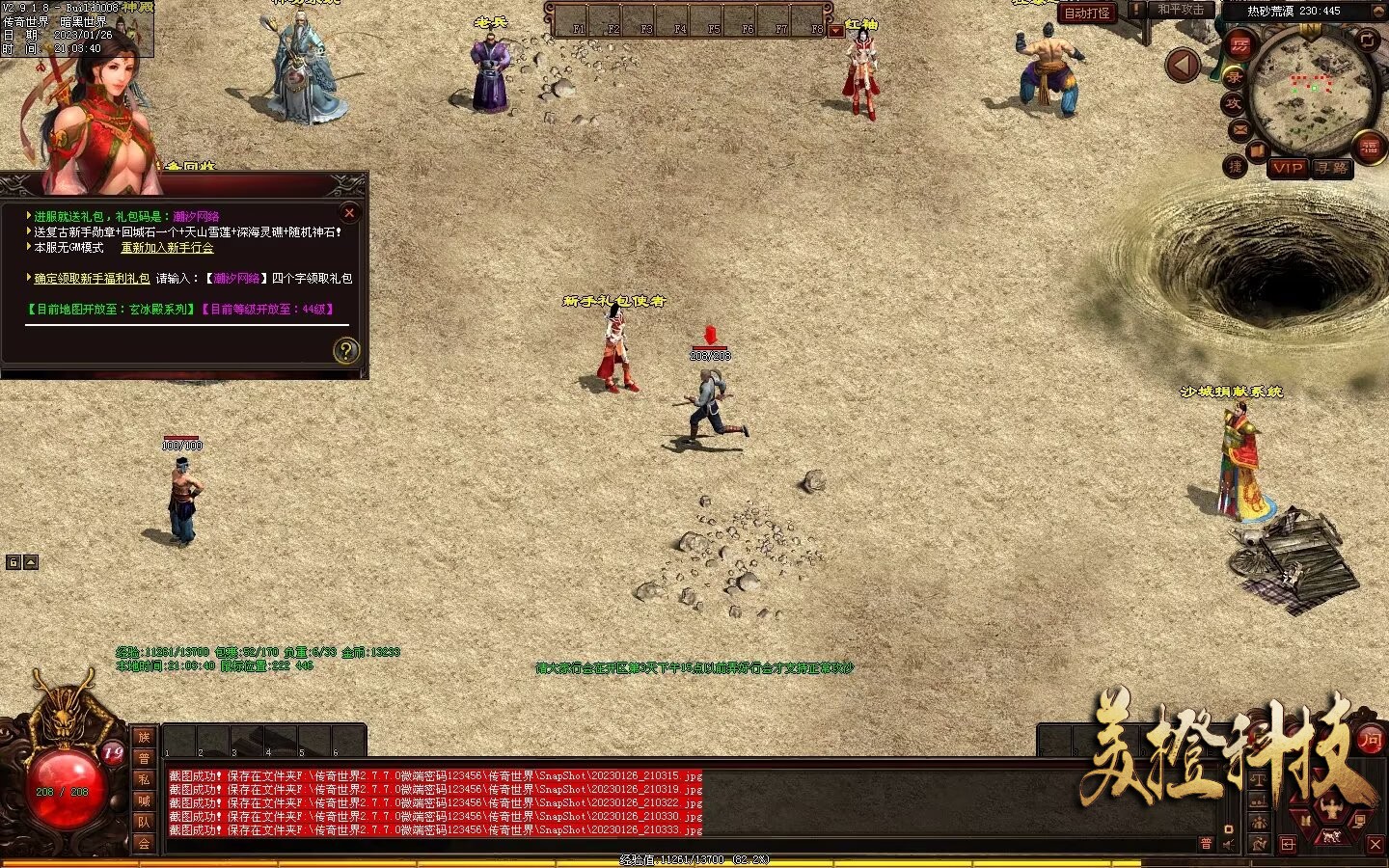The width and height of the screenshot is (1389, 868).
Task: Switch to the 队 team chat channel
Action: click(144, 822)
